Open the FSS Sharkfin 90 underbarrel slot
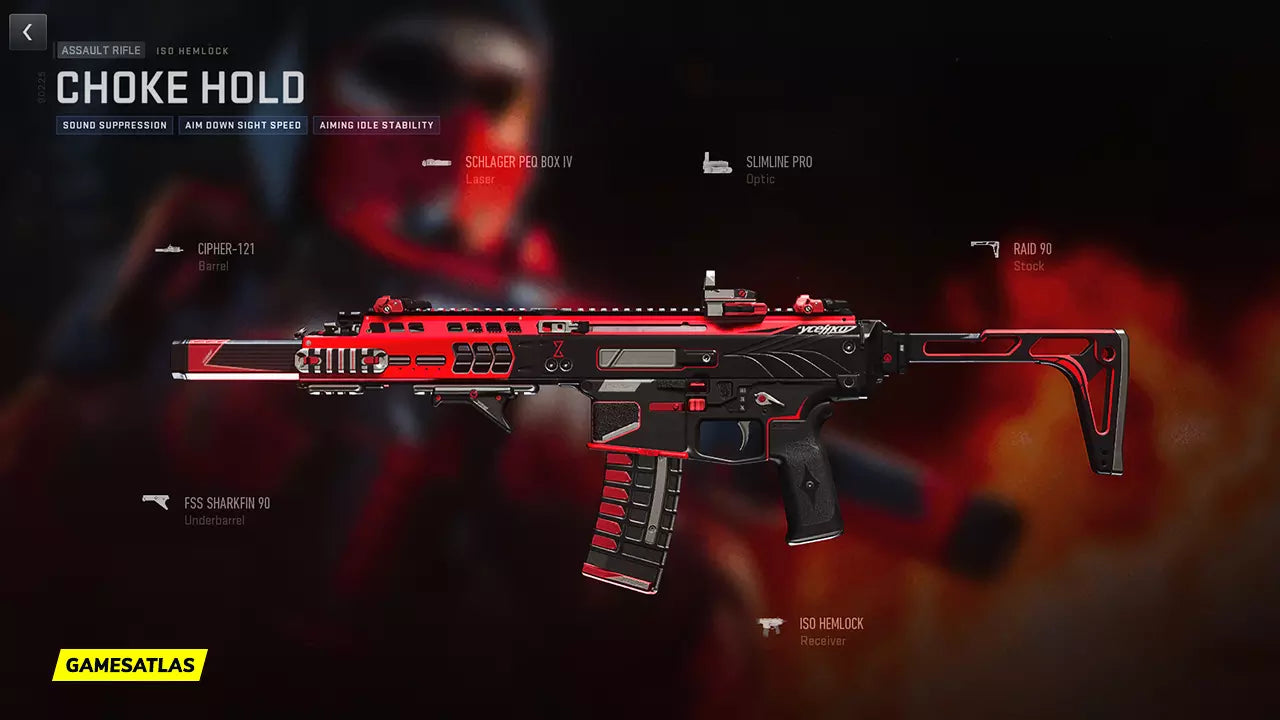Image resolution: width=1280 pixels, height=720 pixels. [x=226, y=504]
